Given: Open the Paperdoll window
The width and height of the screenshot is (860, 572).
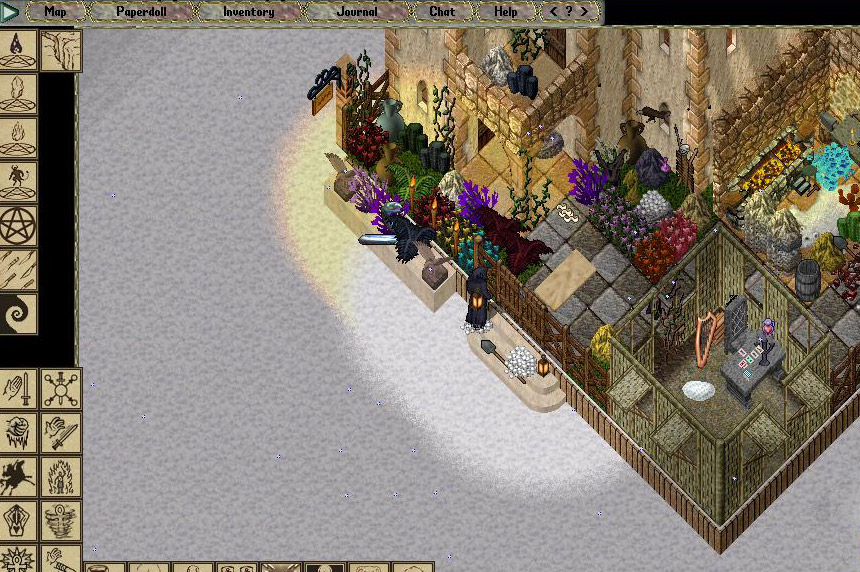Looking at the screenshot, I should coord(140,12).
